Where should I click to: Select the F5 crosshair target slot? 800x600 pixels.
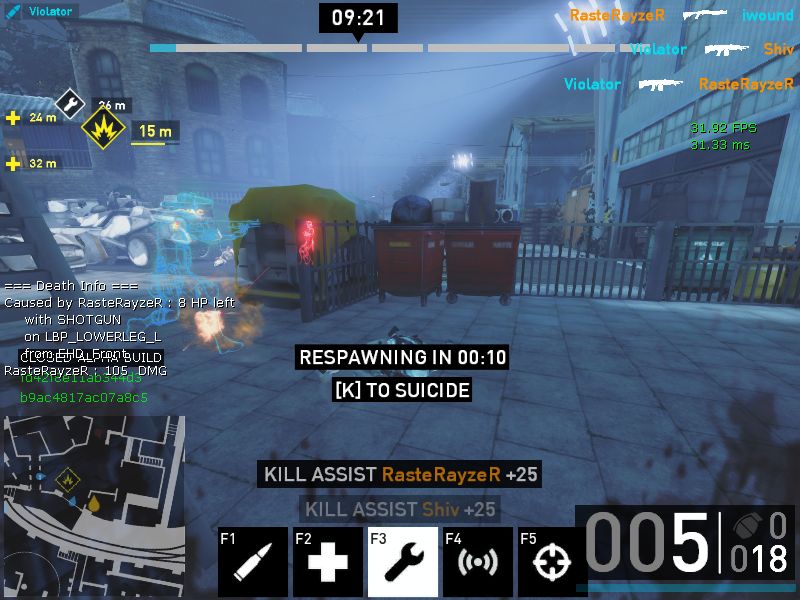546,561
